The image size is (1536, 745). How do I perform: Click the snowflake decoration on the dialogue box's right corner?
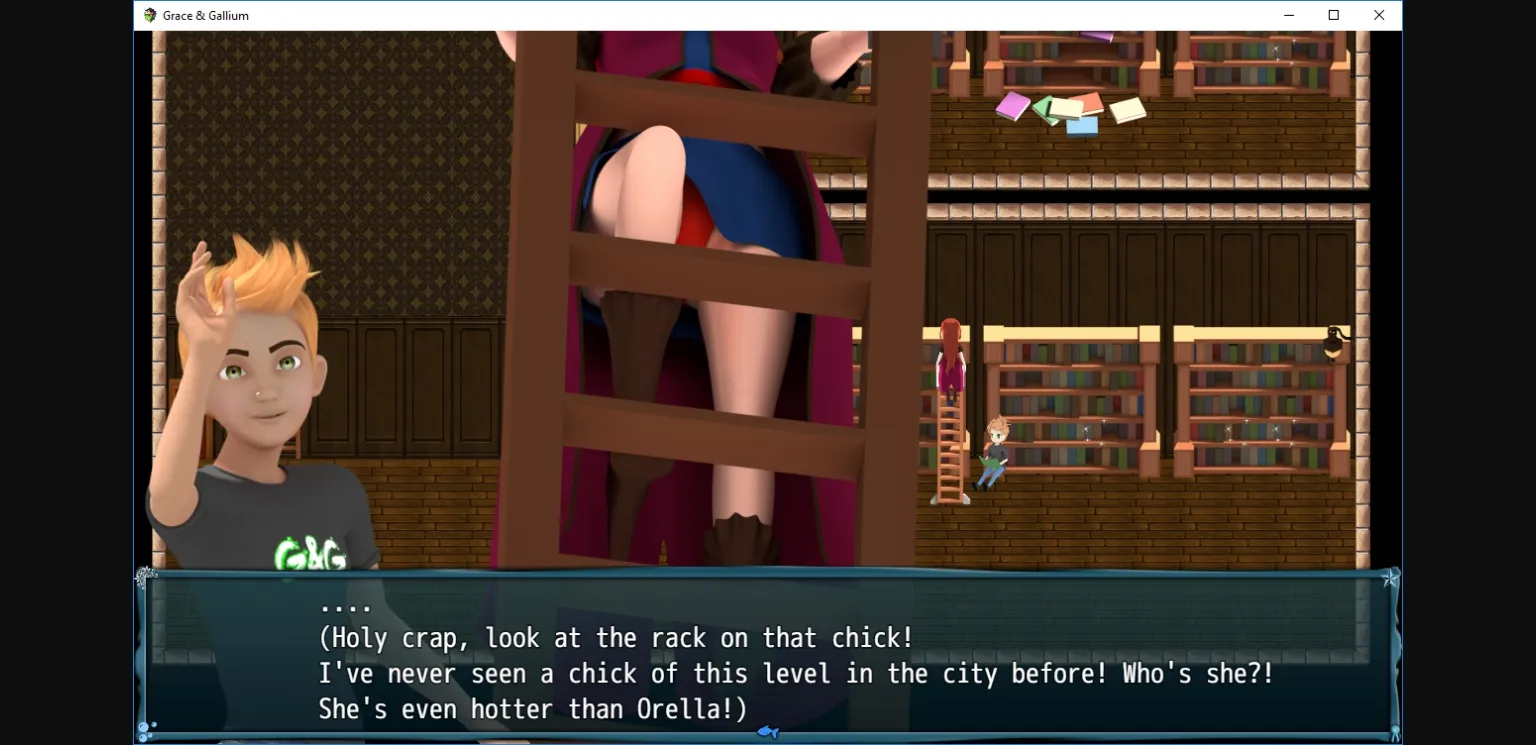point(1390,578)
